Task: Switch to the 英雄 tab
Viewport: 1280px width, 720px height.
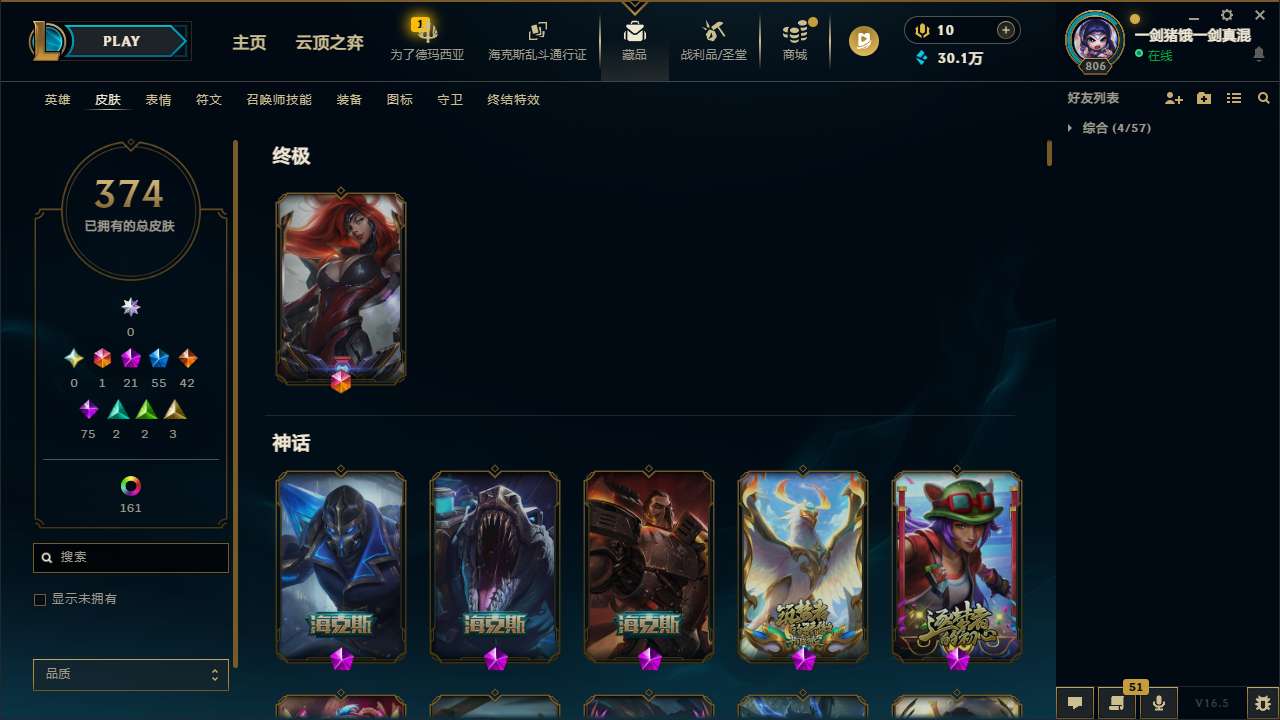Action: point(57,100)
